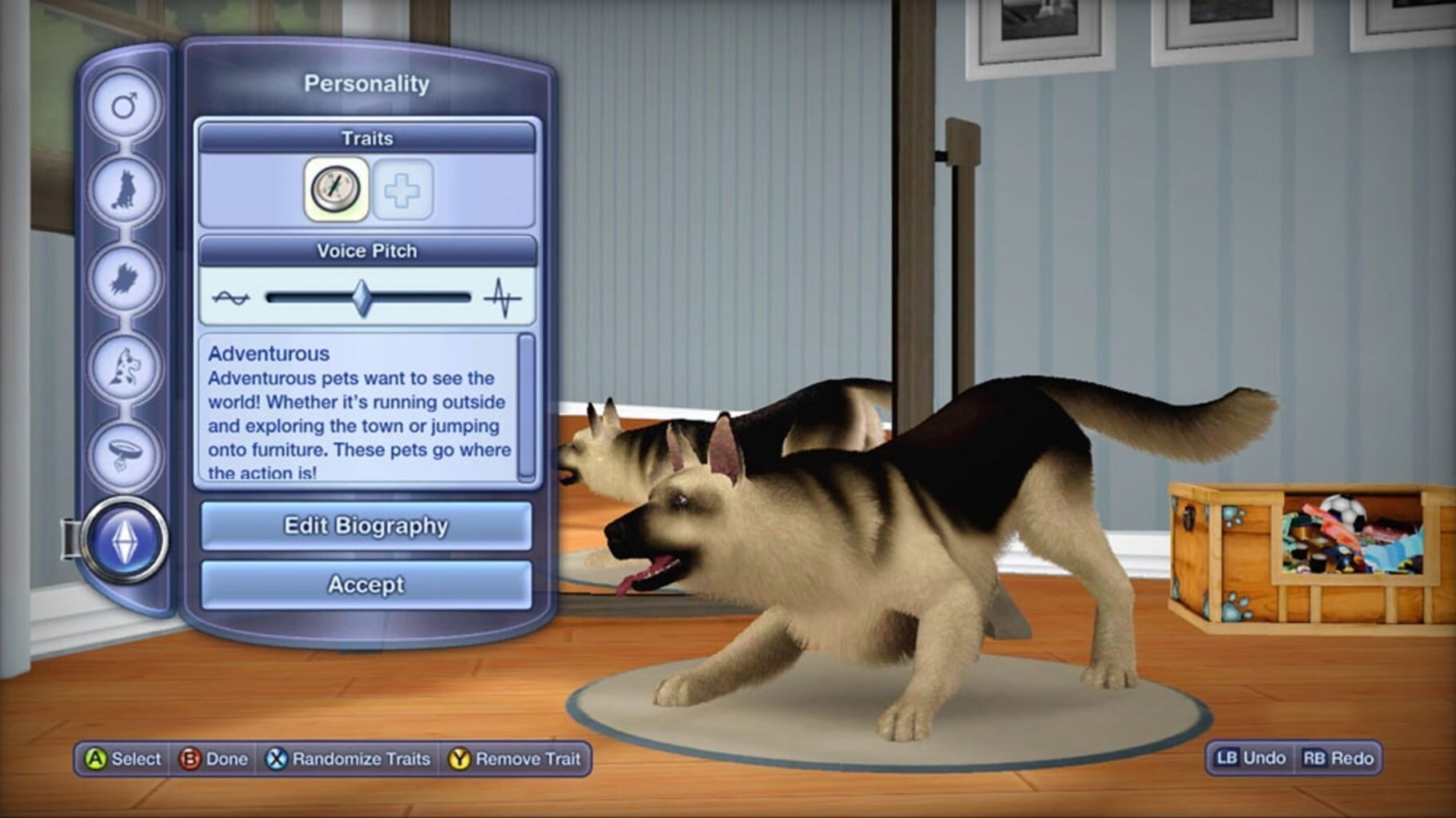Viewport: 1456px width, 818px height.
Task: Click the high-pitch waveform icon near slider
Action: [x=501, y=295]
